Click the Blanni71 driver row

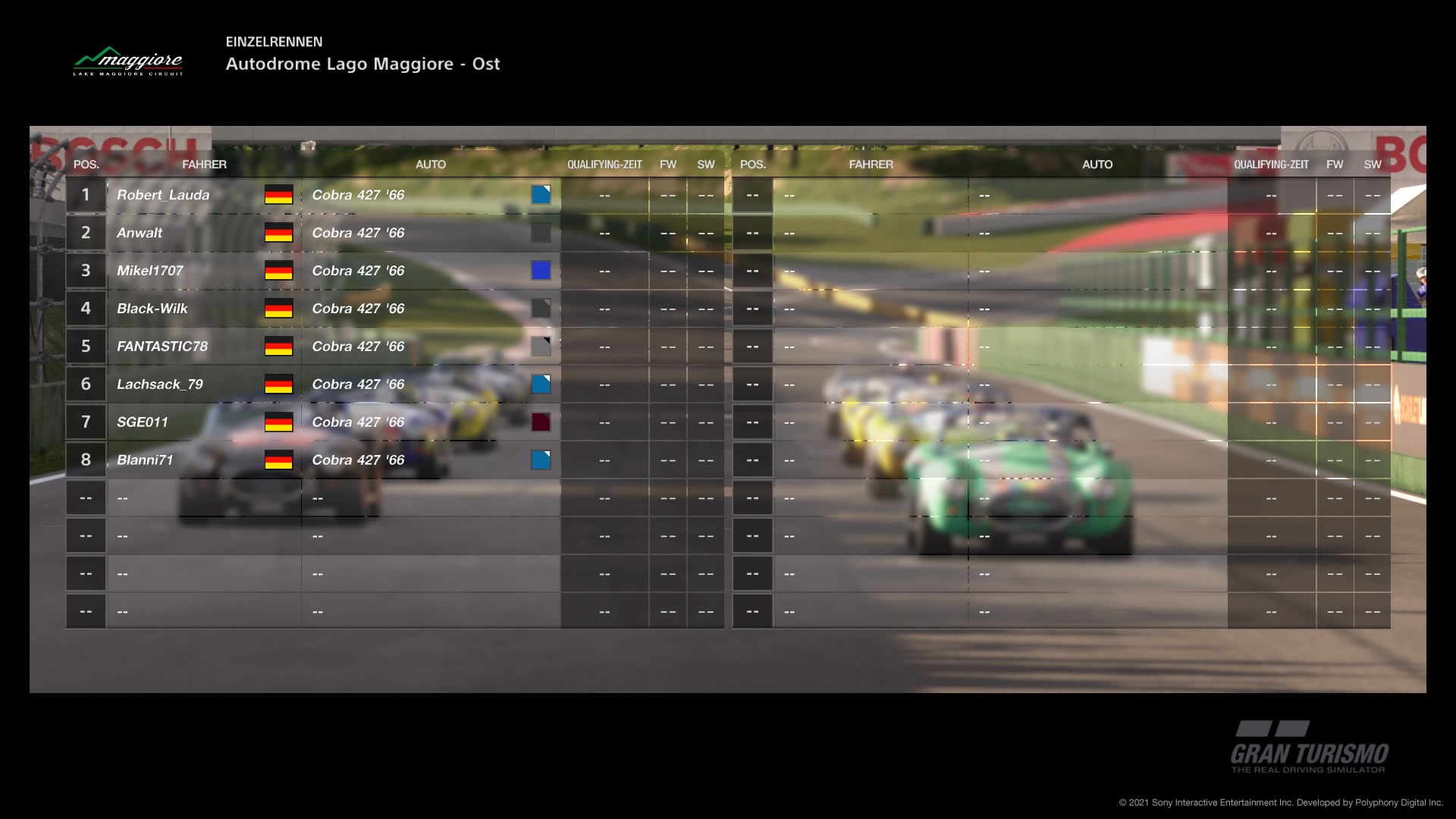point(145,460)
